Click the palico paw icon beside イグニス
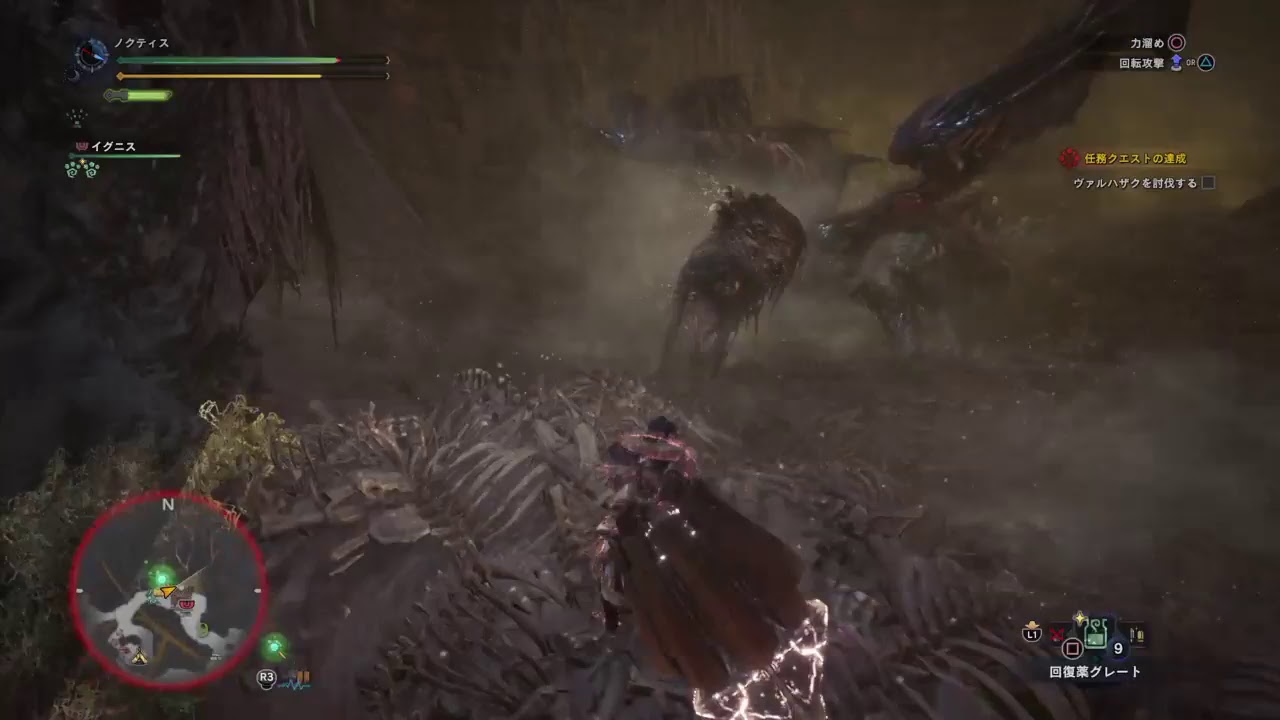This screenshot has width=1280, height=720. [83, 146]
